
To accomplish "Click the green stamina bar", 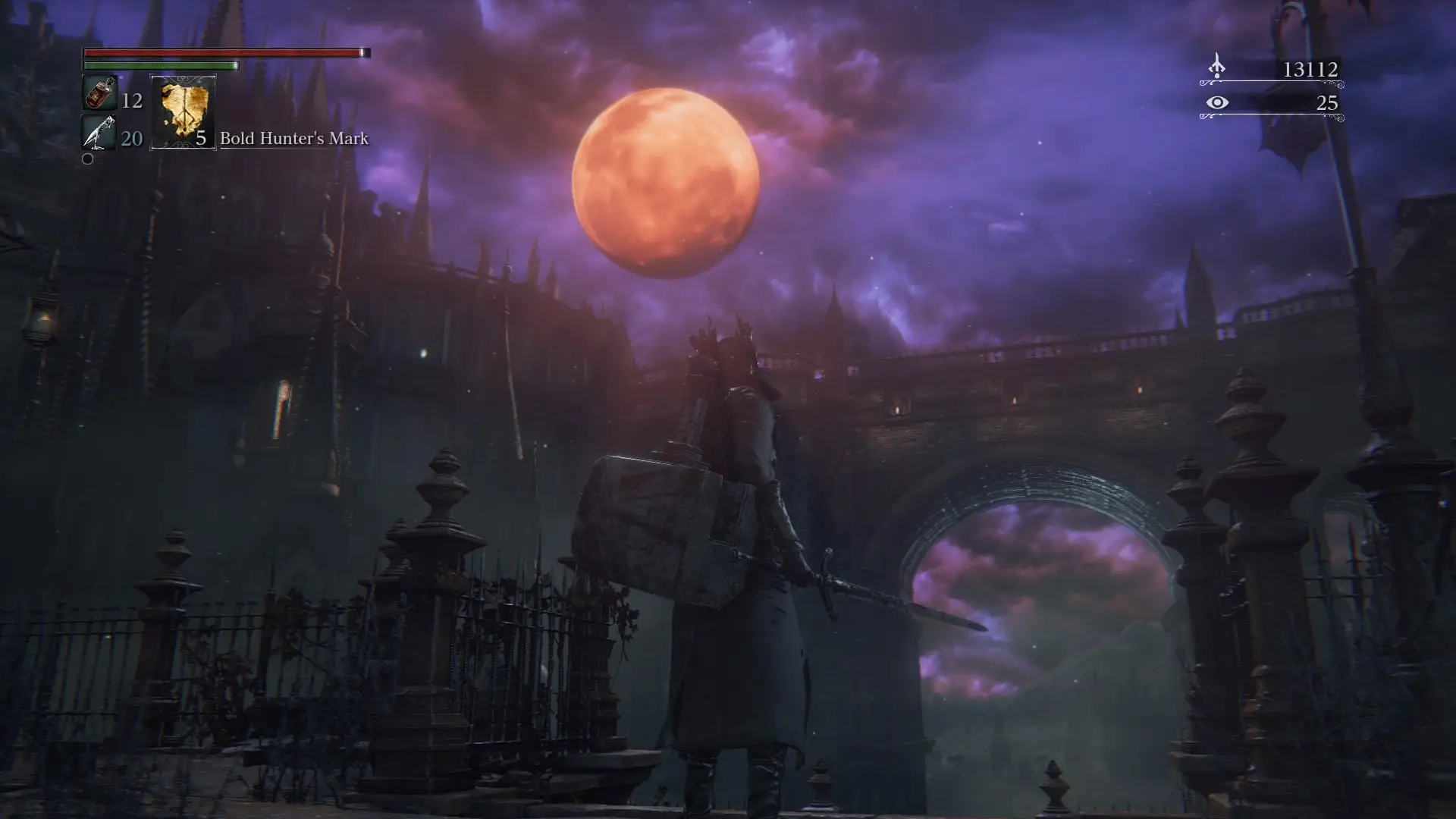I will click(159, 66).
